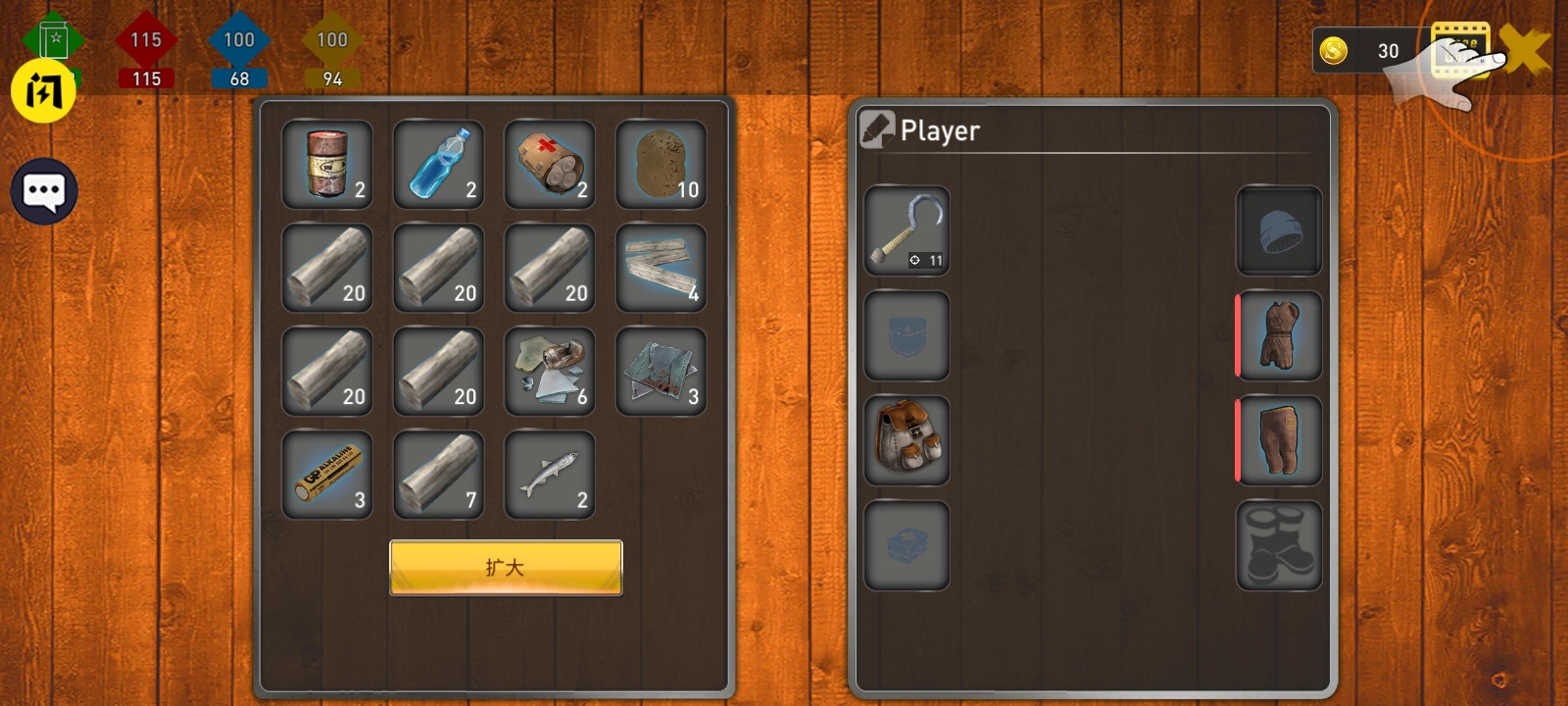
Task: Click the yellow round logo button
Action: click(x=43, y=91)
